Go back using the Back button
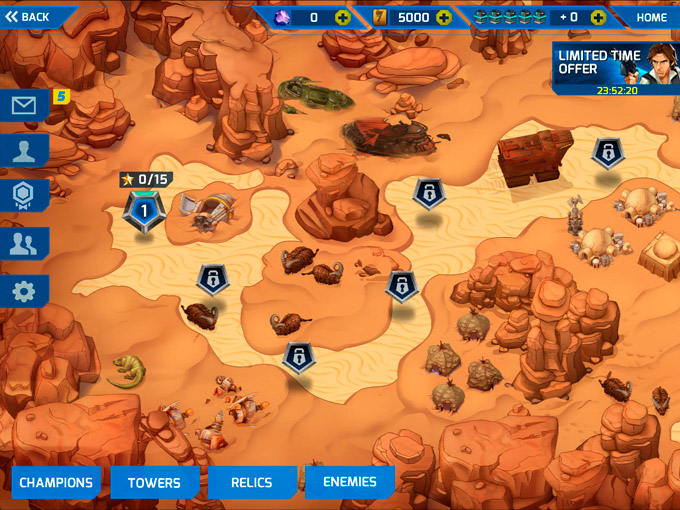 point(30,17)
